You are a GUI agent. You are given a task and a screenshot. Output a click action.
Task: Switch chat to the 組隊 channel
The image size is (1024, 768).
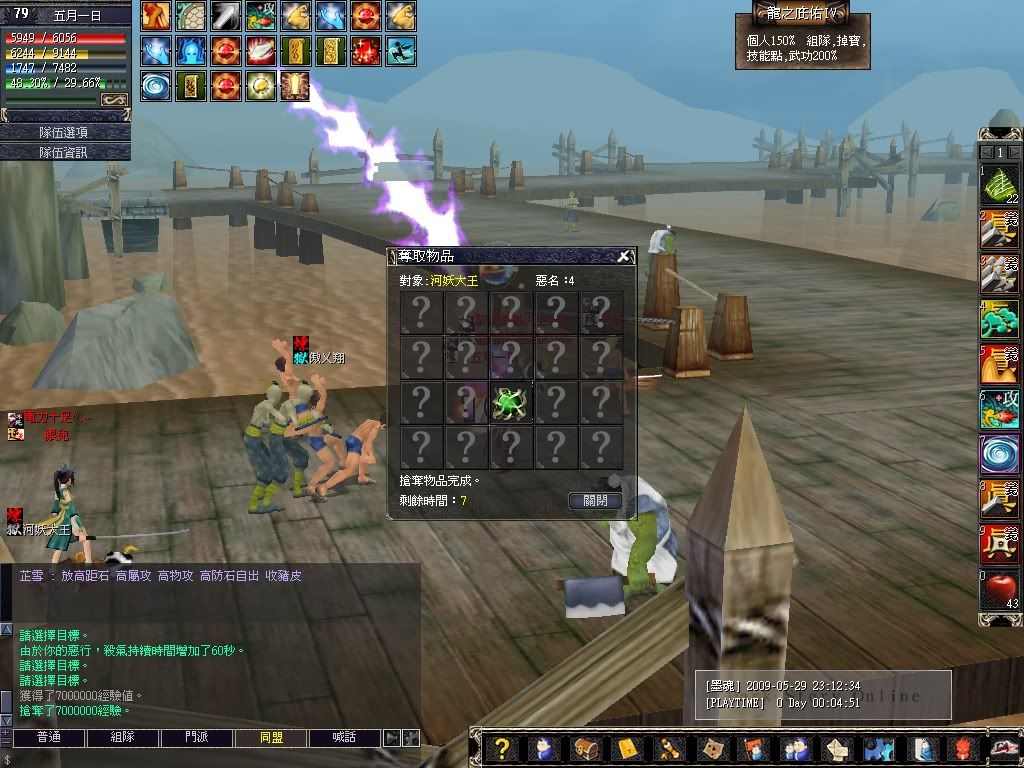coord(122,737)
